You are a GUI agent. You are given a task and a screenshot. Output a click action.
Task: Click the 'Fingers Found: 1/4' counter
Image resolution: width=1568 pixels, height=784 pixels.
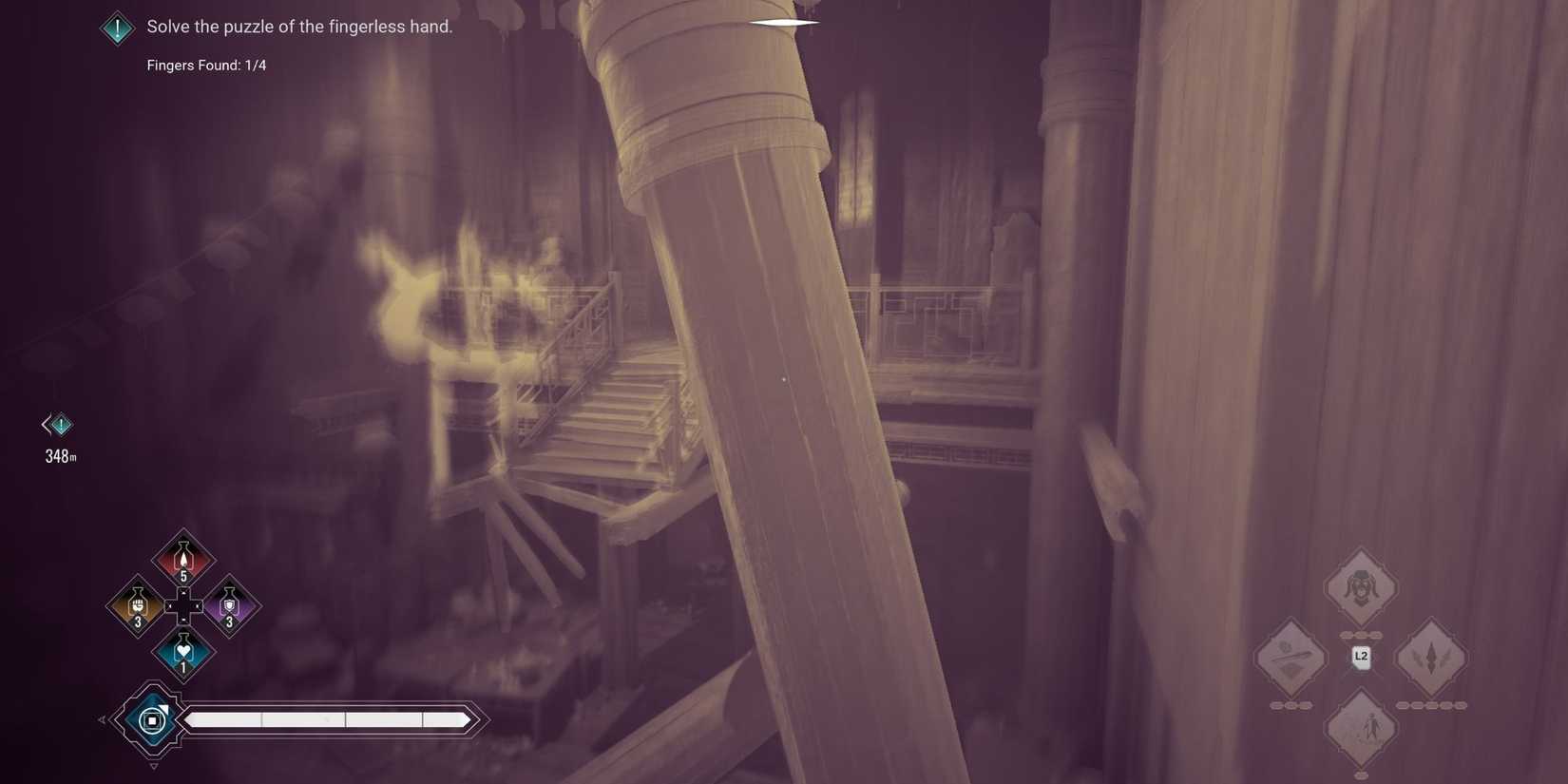tap(206, 65)
